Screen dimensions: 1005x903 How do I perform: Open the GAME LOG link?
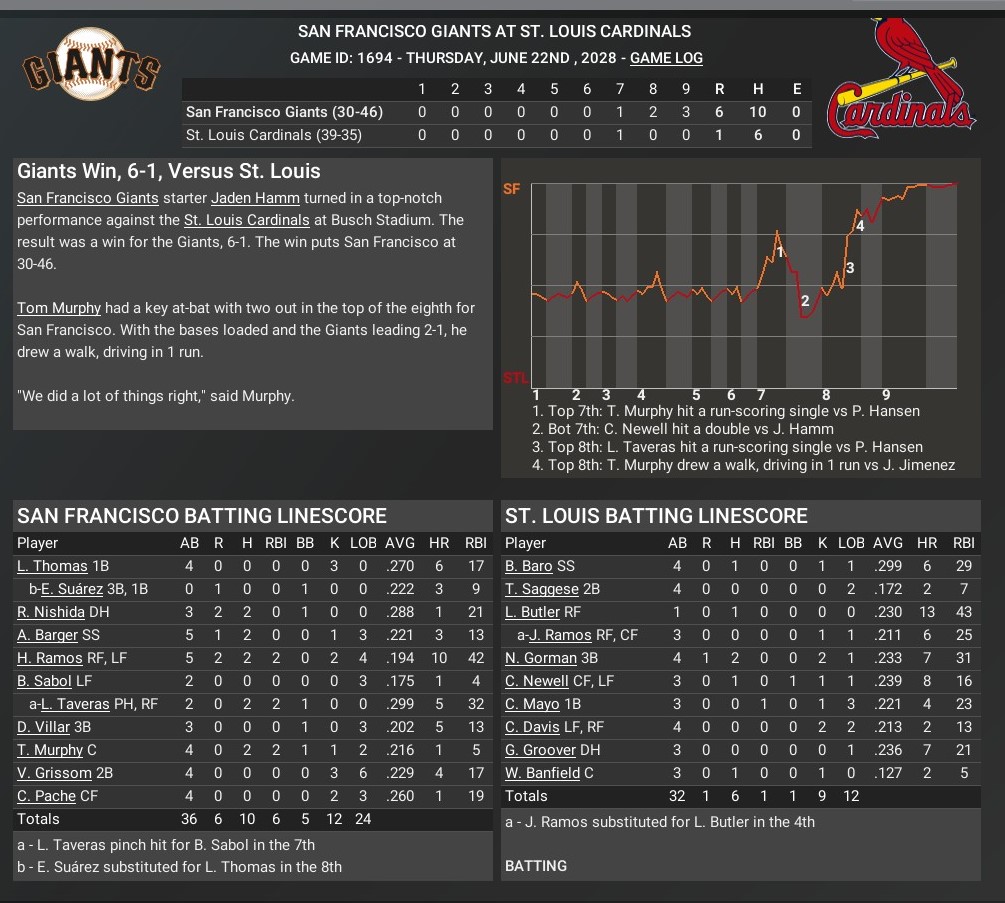click(666, 58)
